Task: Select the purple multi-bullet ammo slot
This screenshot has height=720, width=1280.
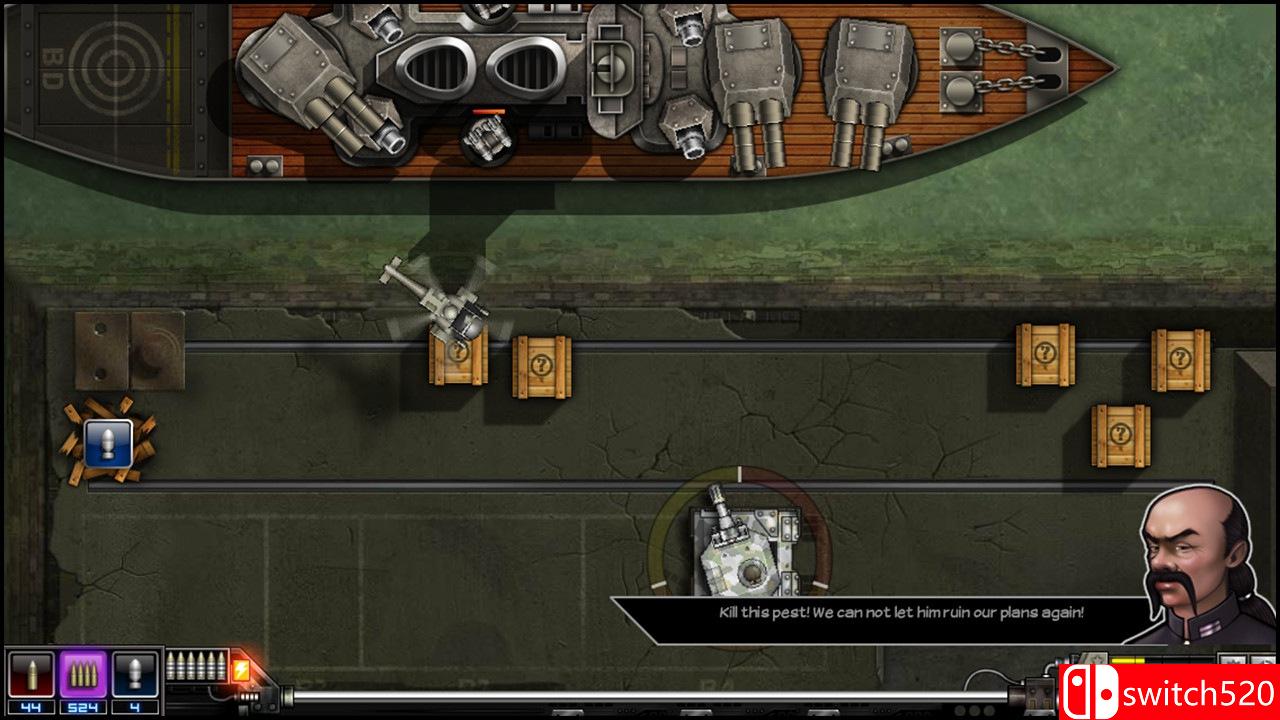Action: pyautogui.click(x=83, y=675)
